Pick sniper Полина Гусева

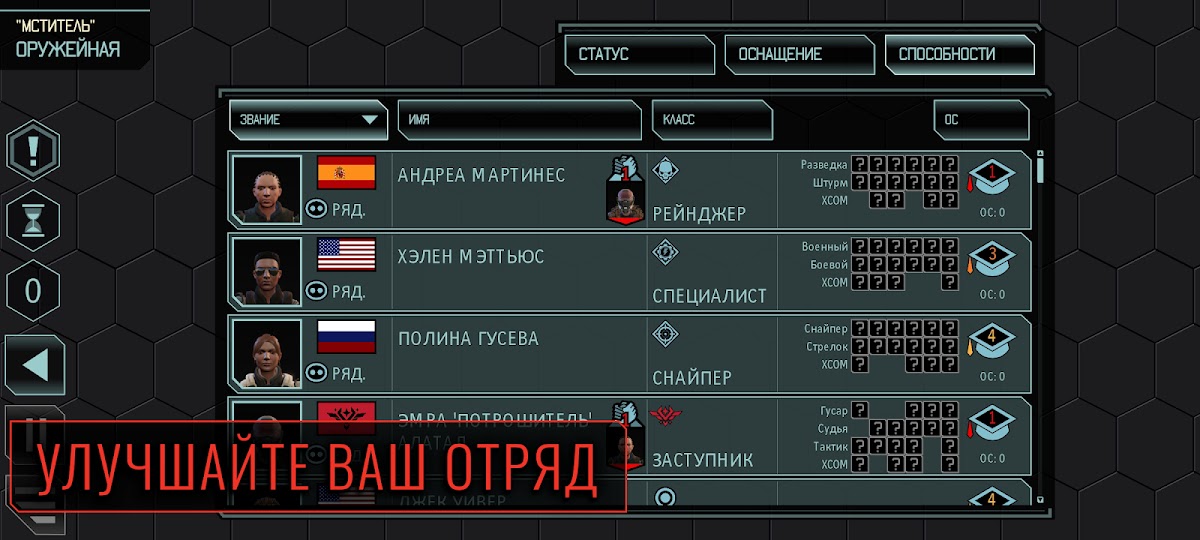(468, 340)
